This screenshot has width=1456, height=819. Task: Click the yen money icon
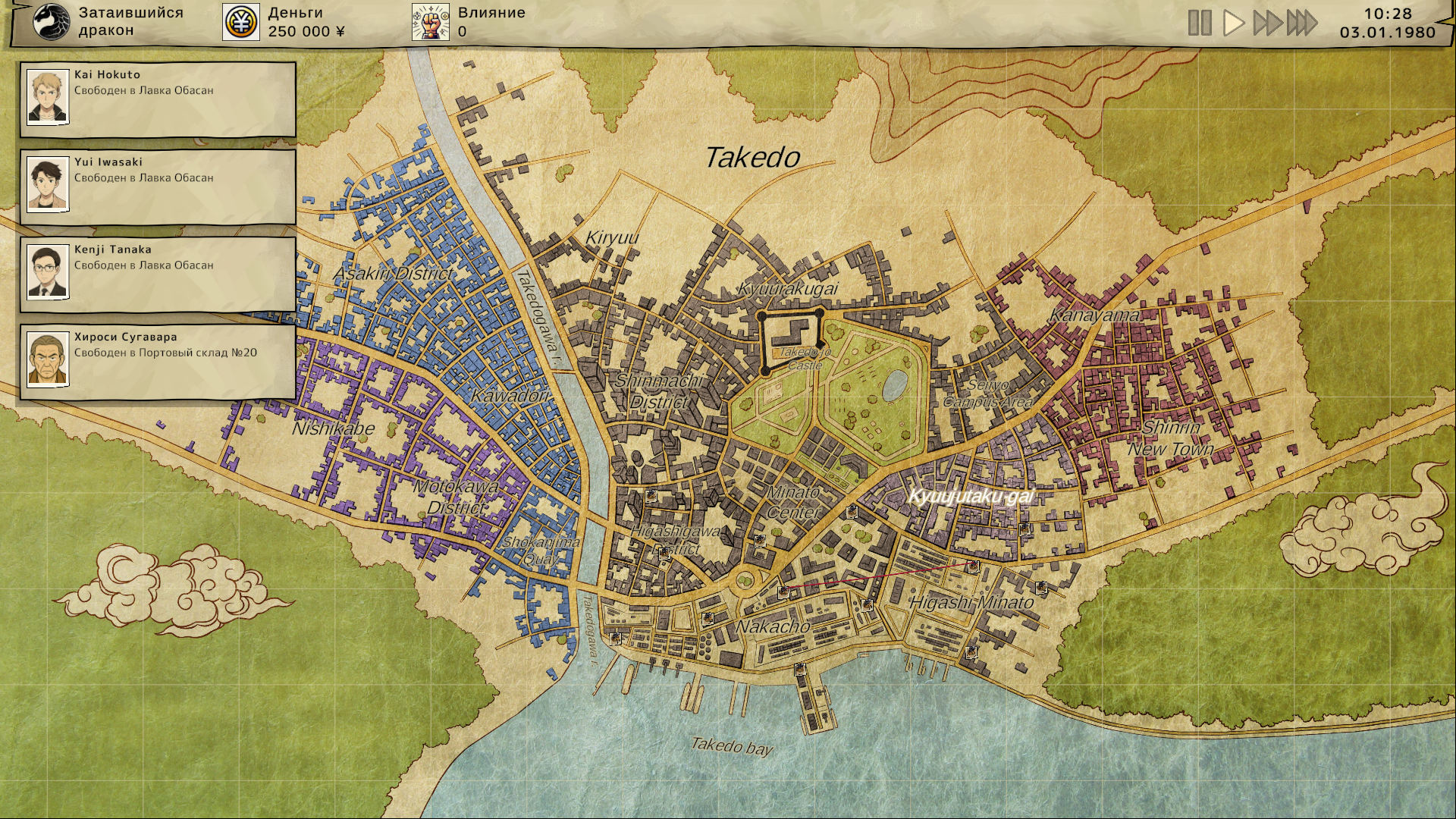(241, 22)
